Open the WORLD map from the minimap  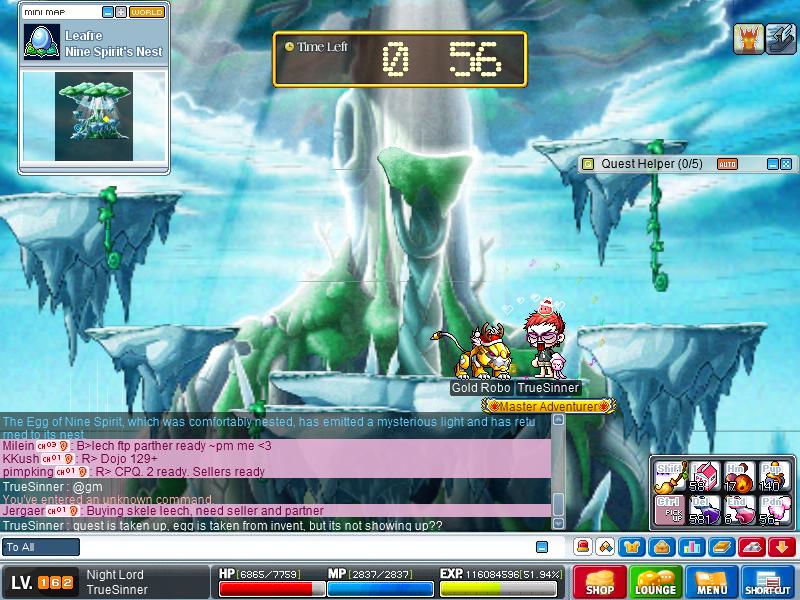147,12
